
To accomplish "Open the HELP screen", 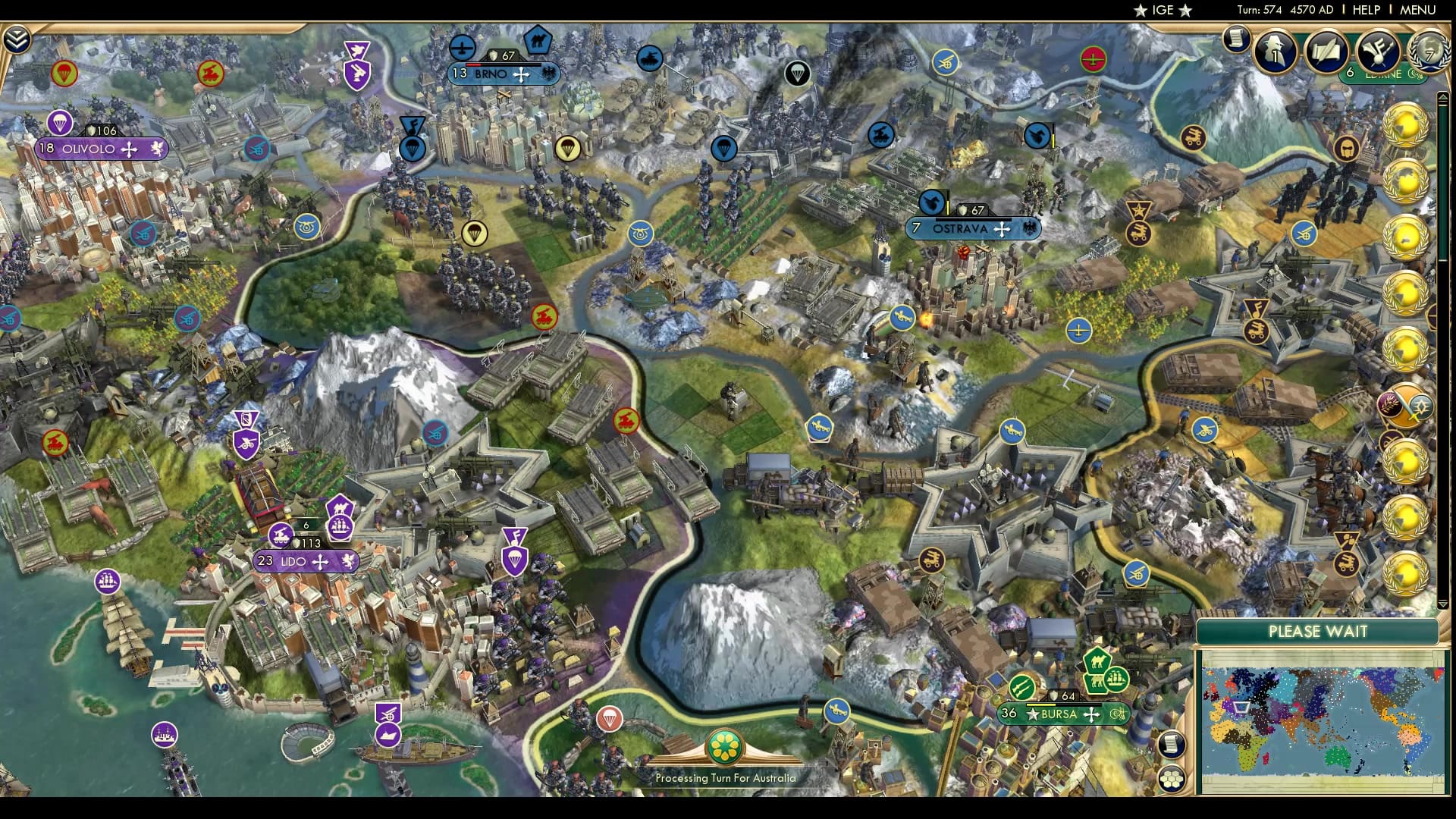I will coord(1365,11).
